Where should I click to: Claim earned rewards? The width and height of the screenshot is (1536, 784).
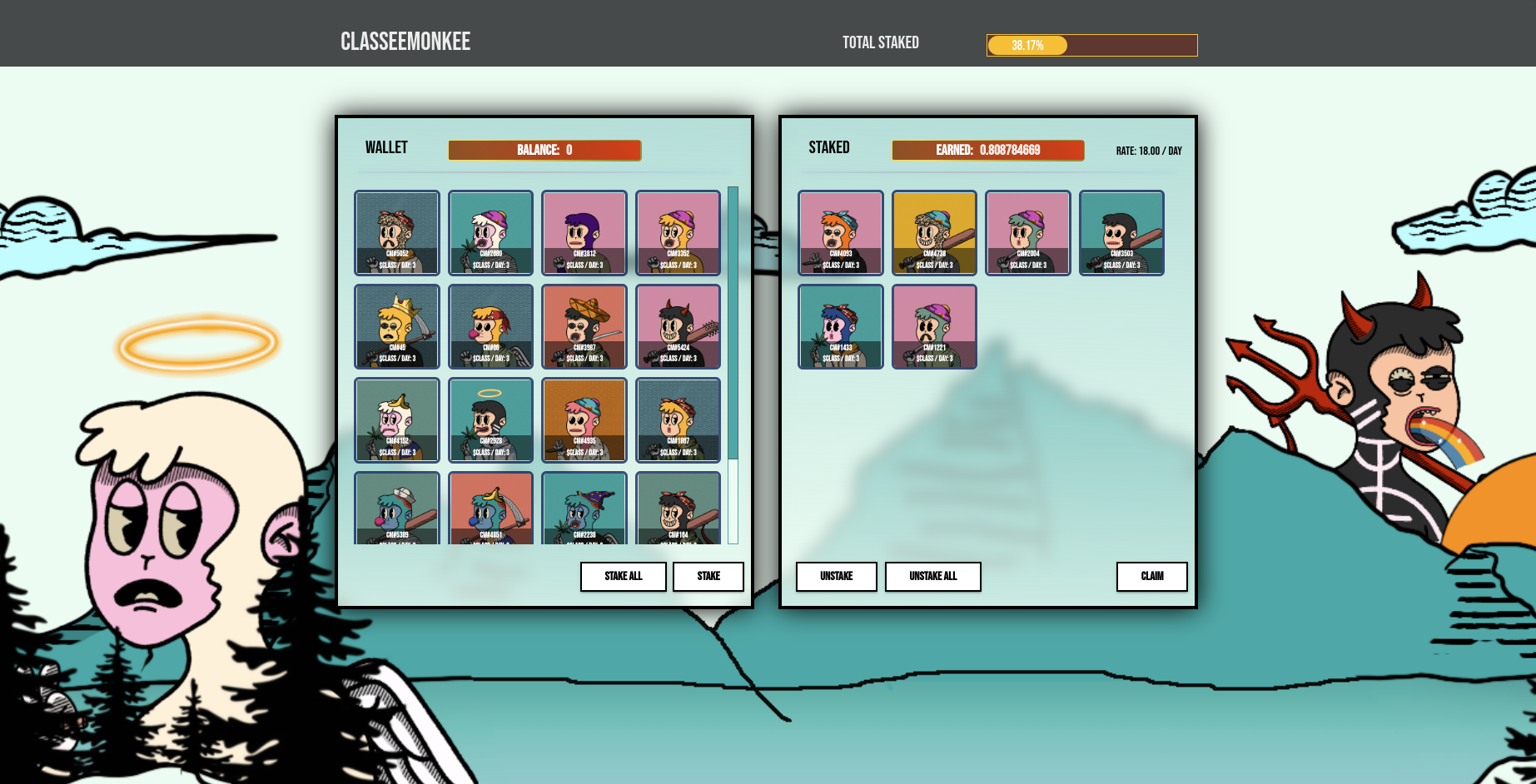pyautogui.click(x=1151, y=576)
